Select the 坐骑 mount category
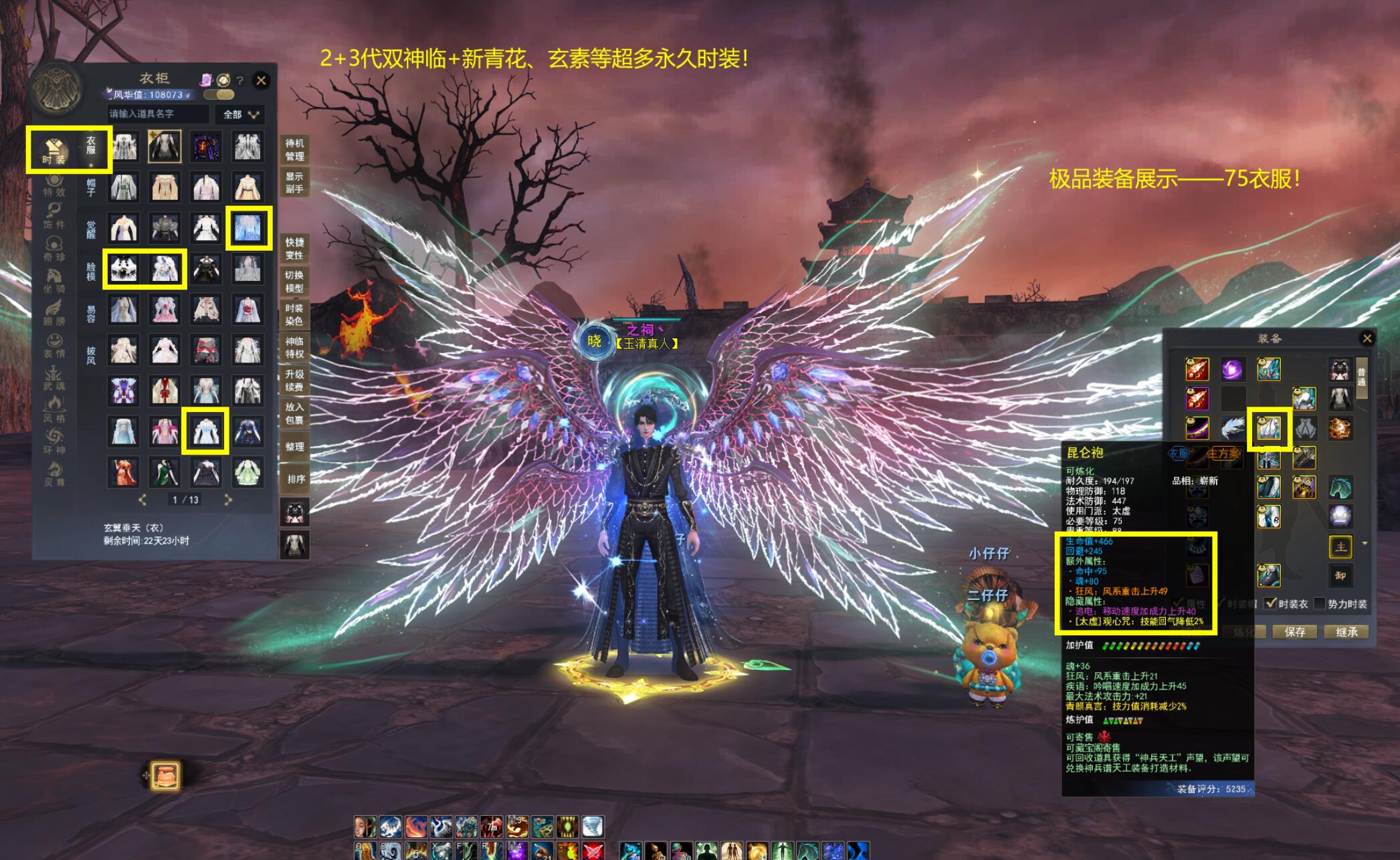The width and height of the screenshot is (1400, 860). click(x=54, y=282)
